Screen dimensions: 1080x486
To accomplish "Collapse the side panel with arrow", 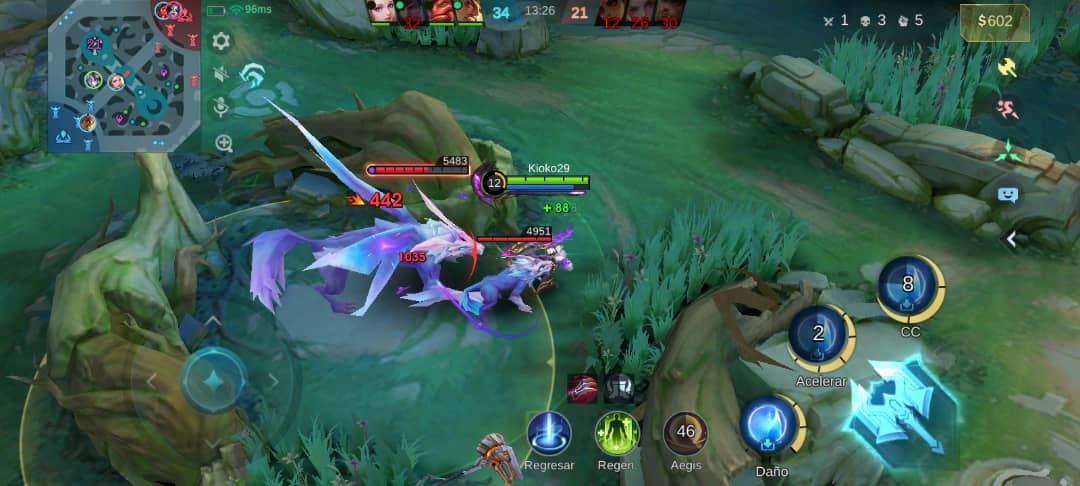I will pyautogui.click(x=1011, y=238).
